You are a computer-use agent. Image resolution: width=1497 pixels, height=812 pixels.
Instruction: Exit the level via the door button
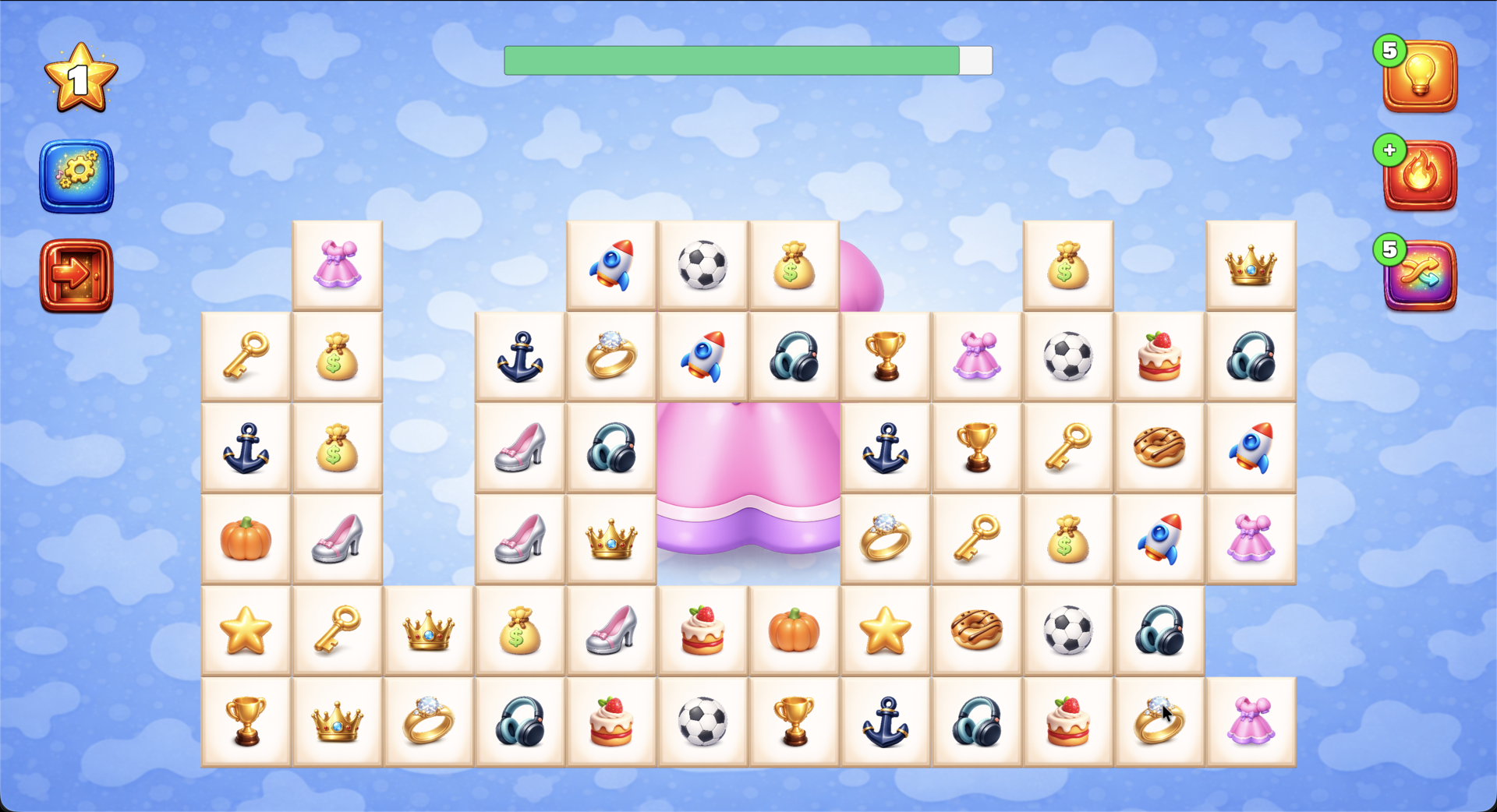pyautogui.click(x=76, y=277)
